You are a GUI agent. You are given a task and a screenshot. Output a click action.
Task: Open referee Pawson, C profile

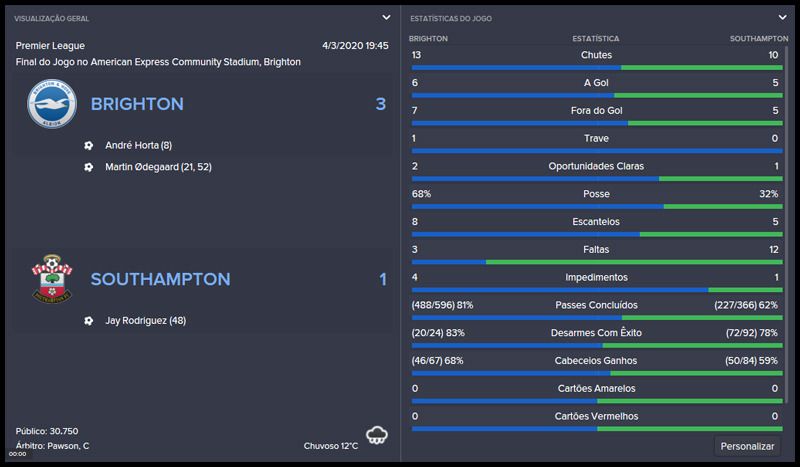(68, 445)
